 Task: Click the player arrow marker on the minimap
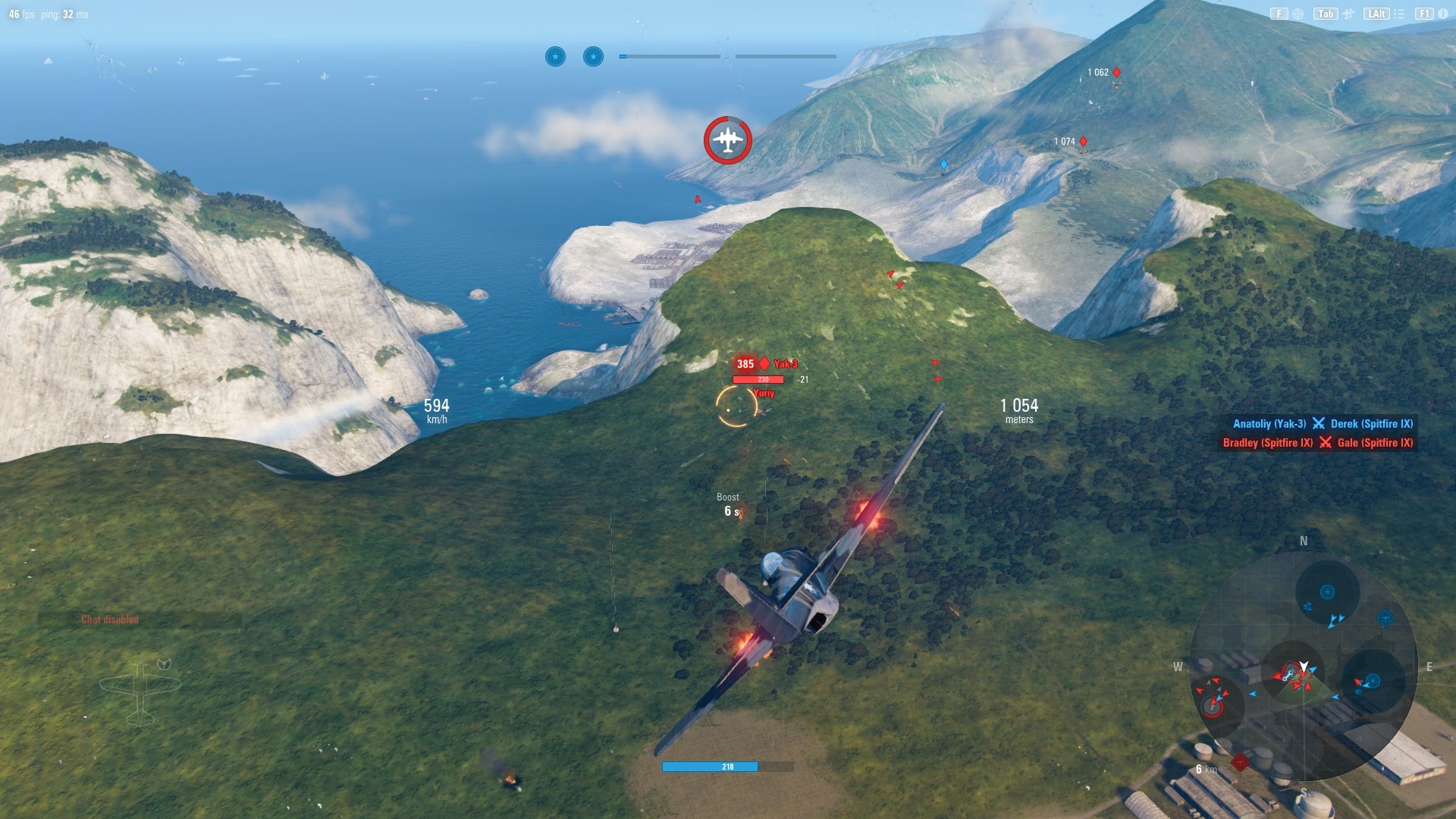(1304, 666)
